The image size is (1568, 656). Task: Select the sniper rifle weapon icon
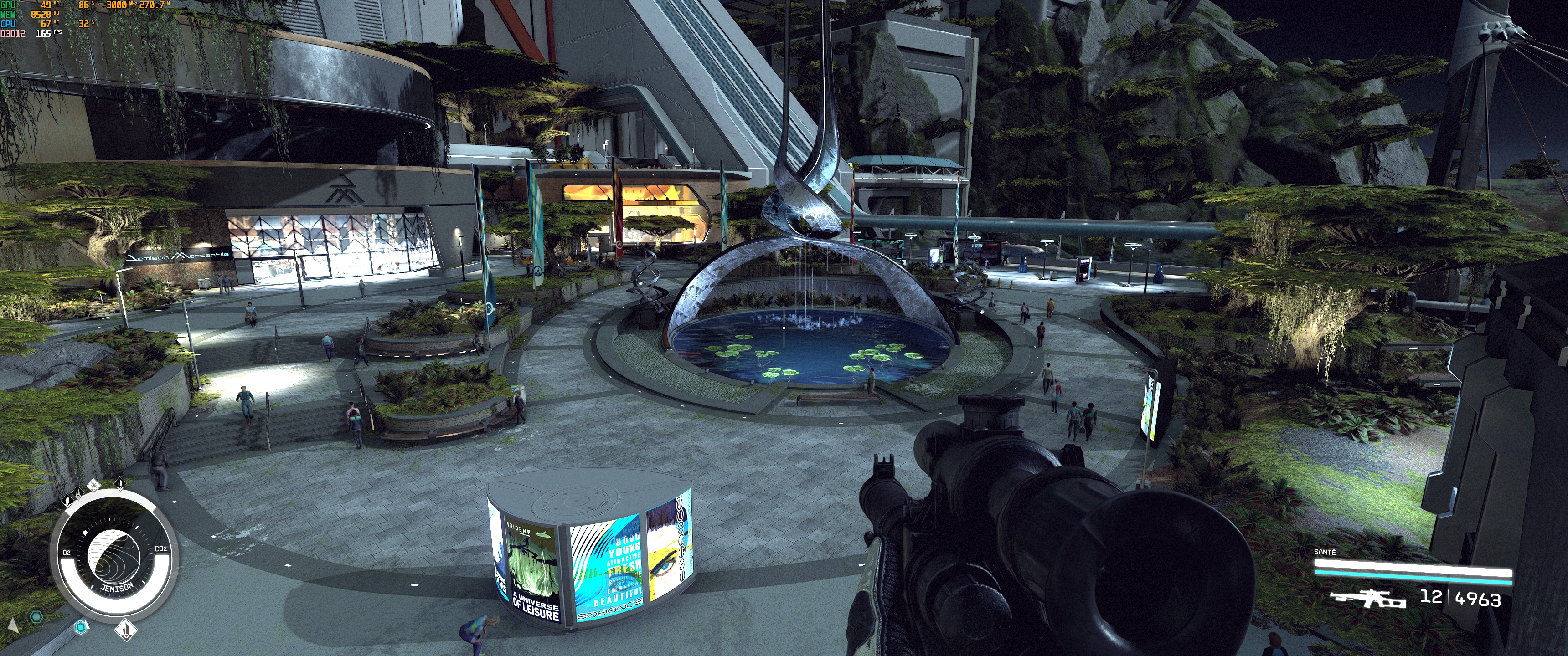(1367, 599)
